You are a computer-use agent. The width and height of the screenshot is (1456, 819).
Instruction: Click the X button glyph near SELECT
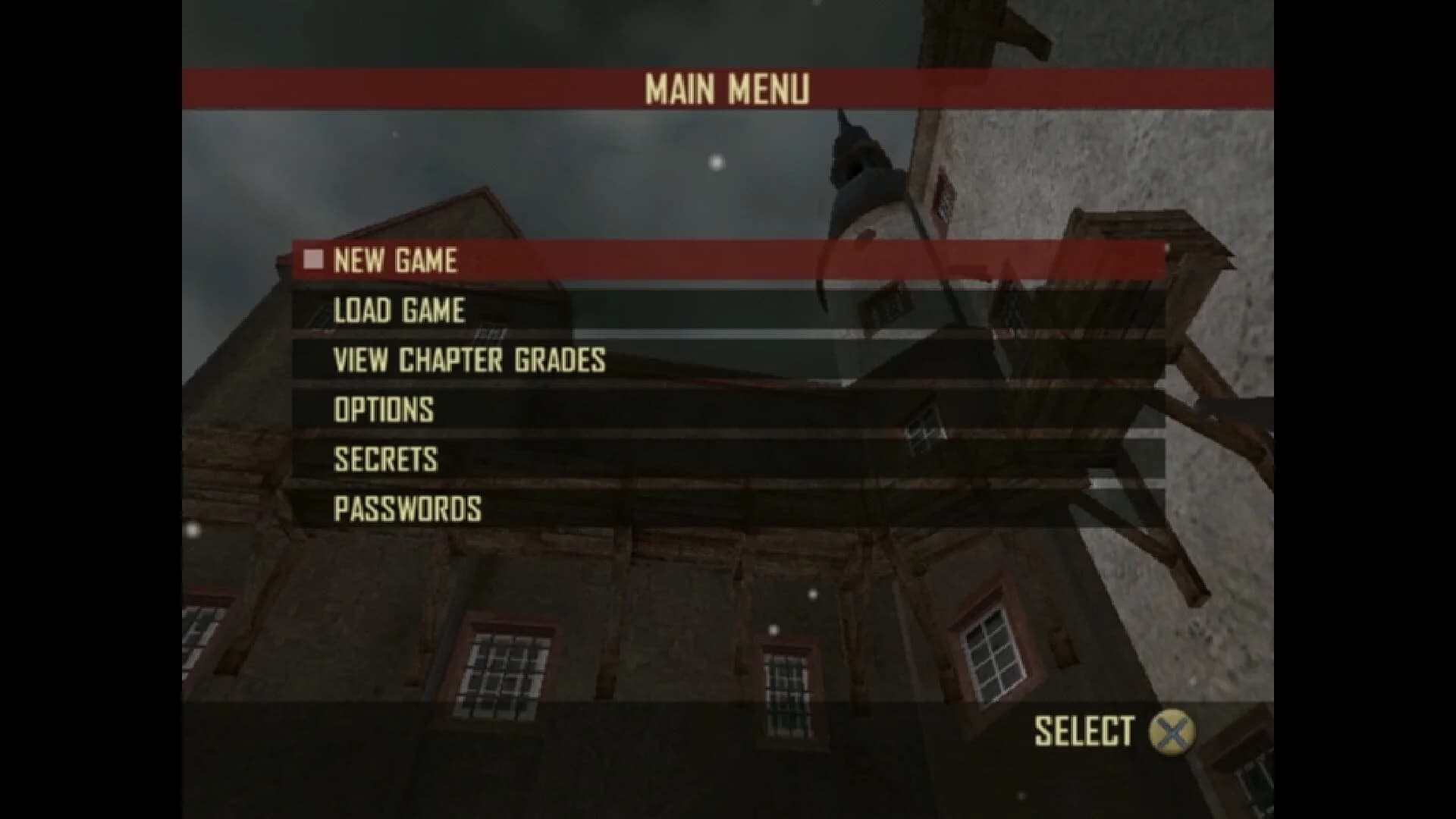pos(1172,730)
